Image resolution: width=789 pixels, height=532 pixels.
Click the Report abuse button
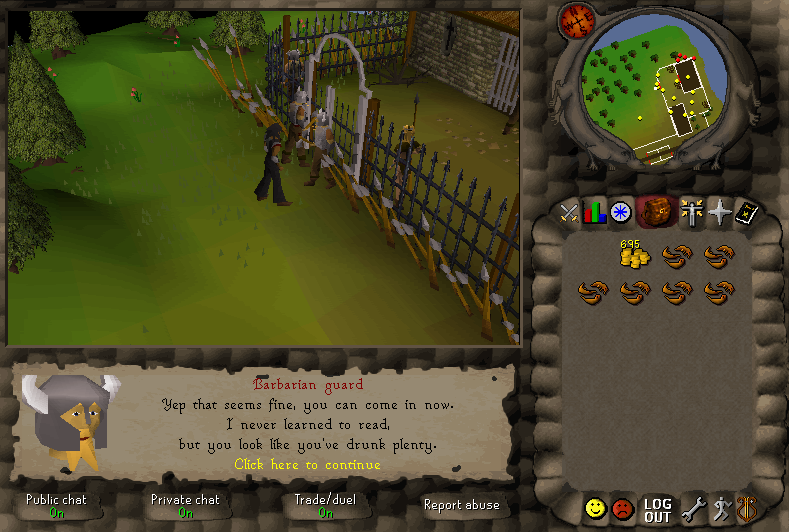click(461, 505)
